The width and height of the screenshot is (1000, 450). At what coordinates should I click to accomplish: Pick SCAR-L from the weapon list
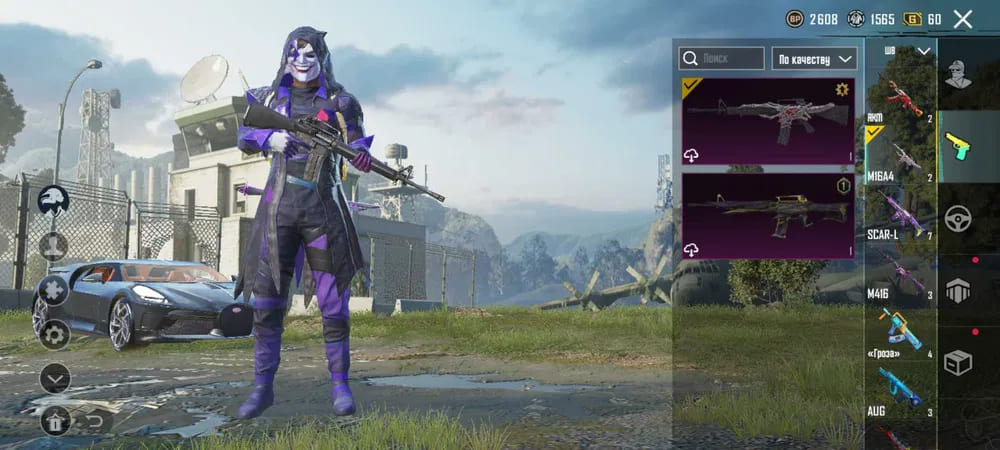click(x=899, y=217)
